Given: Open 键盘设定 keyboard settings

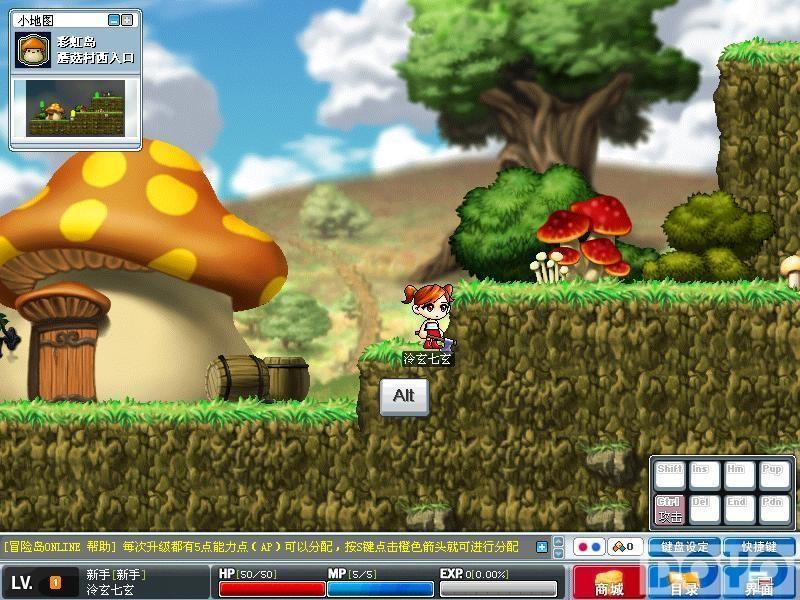Looking at the screenshot, I should 684,547.
